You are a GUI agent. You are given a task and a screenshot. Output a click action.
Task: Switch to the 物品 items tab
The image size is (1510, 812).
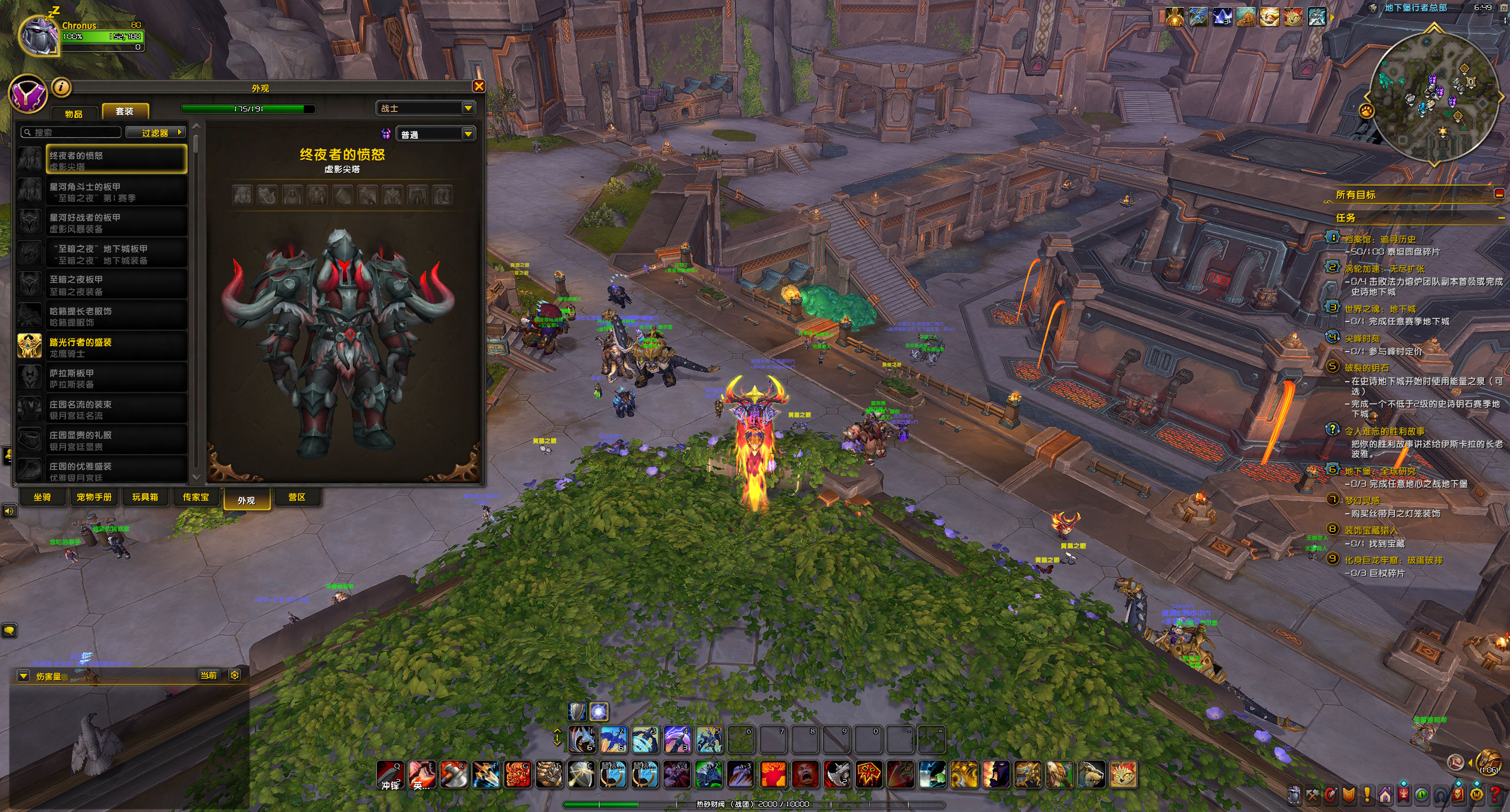coord(74,113)
